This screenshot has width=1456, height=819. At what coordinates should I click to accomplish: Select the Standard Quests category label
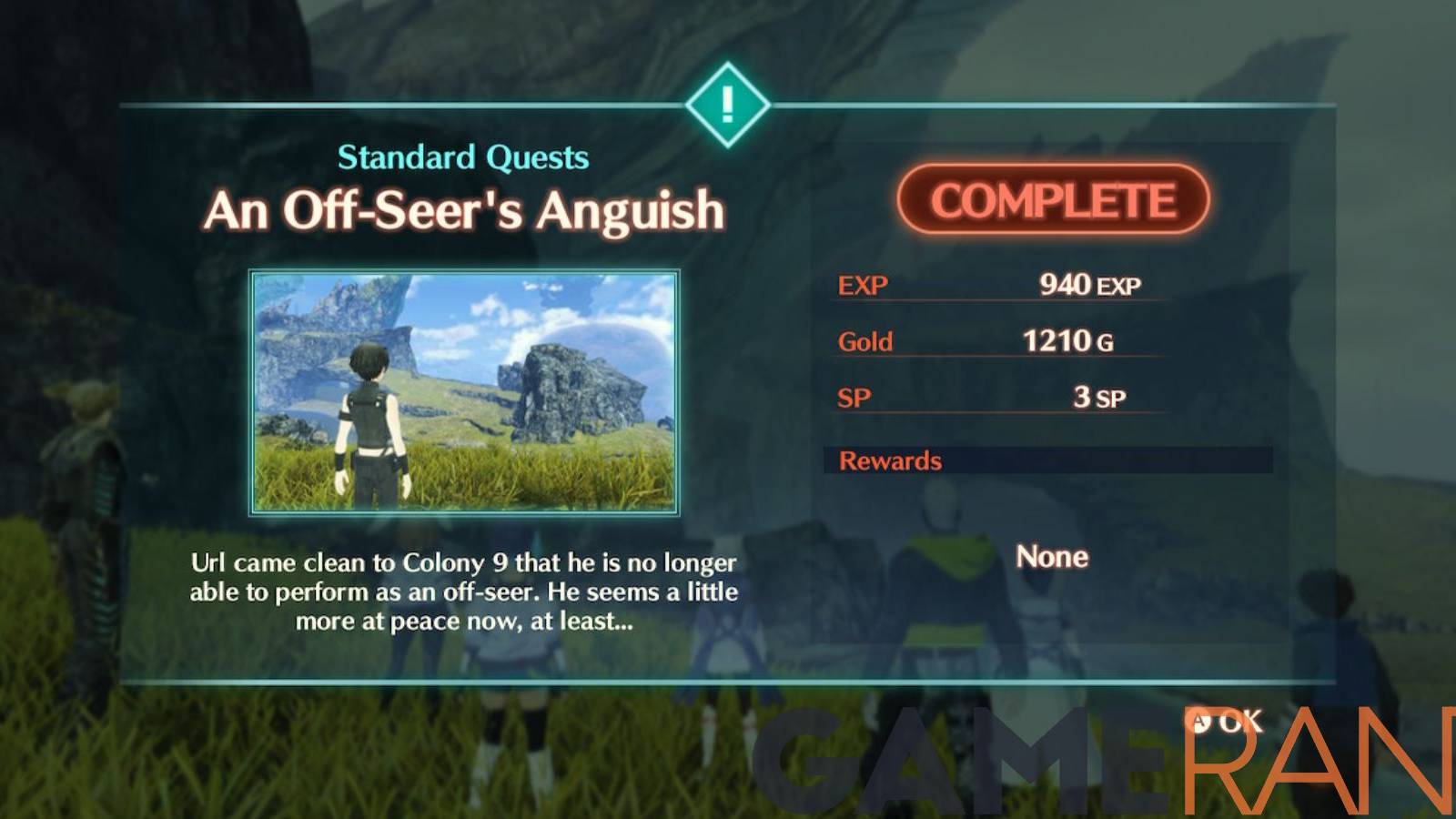(x=464, y=157)
